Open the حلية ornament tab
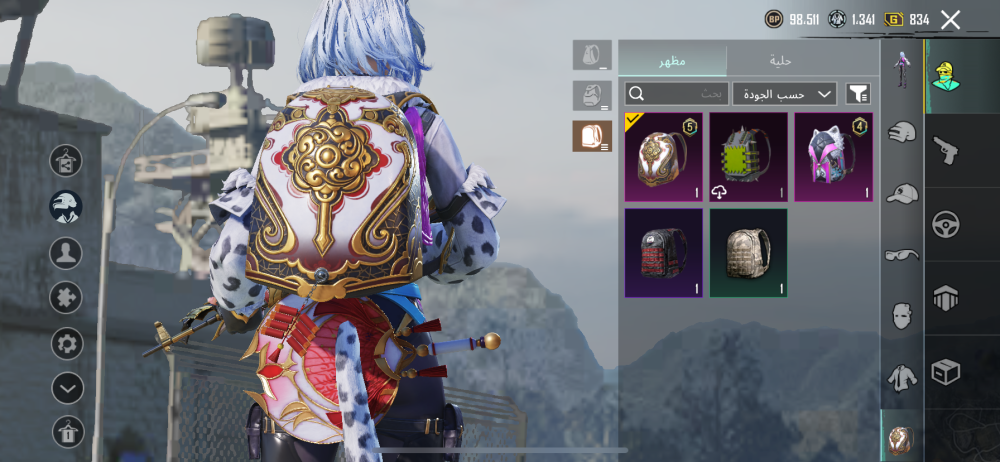The image size is (1000, 462). 781,60
